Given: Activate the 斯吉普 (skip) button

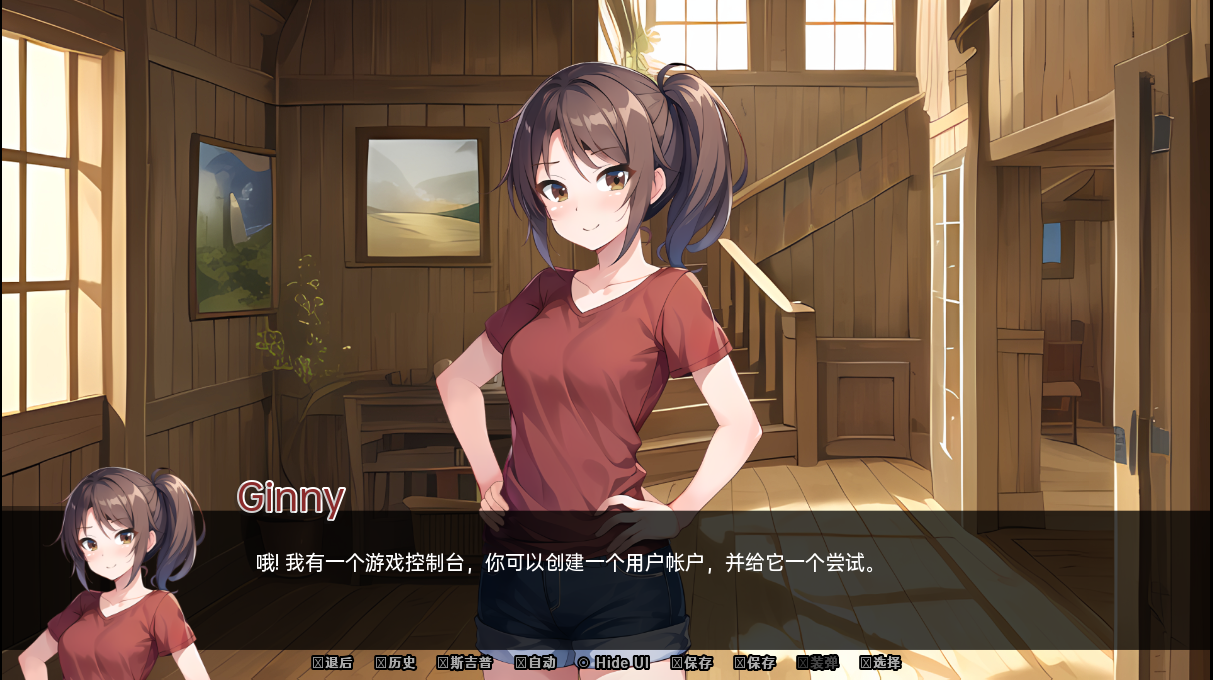Looking at the screenshot, I should (x=465, y=663).
